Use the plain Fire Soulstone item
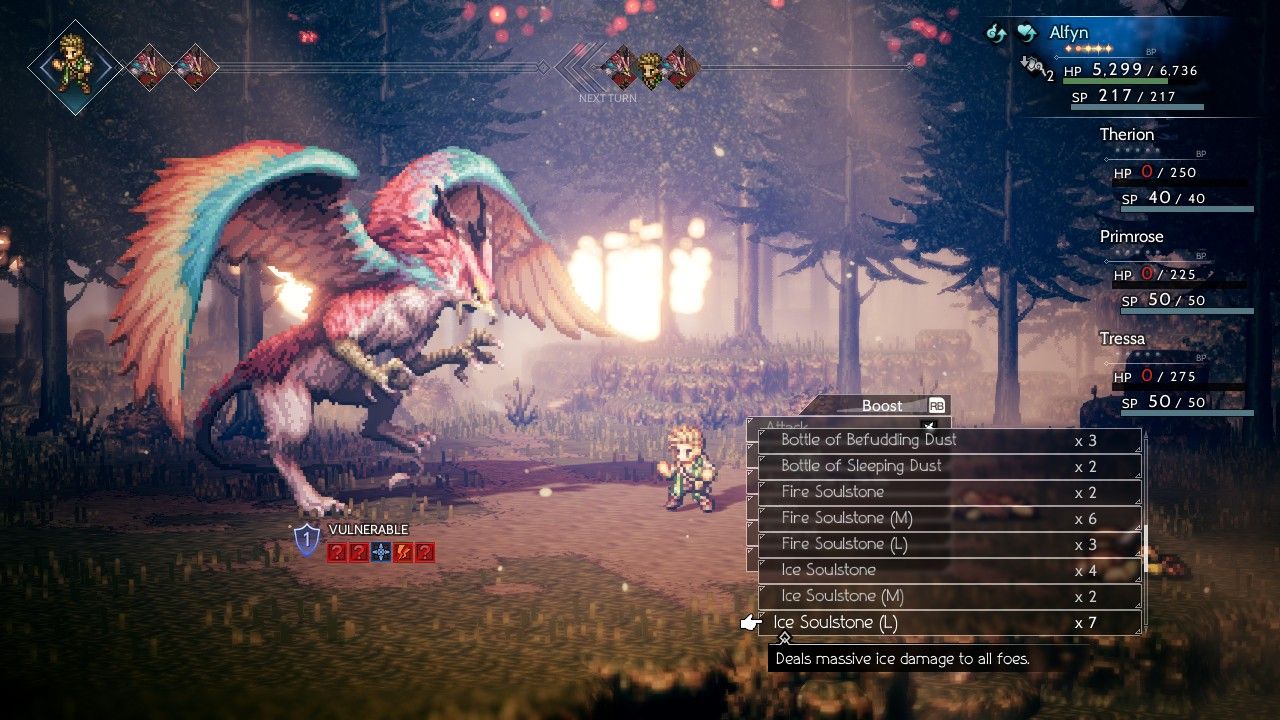1280x720 pixels. (x=832, y=492)
